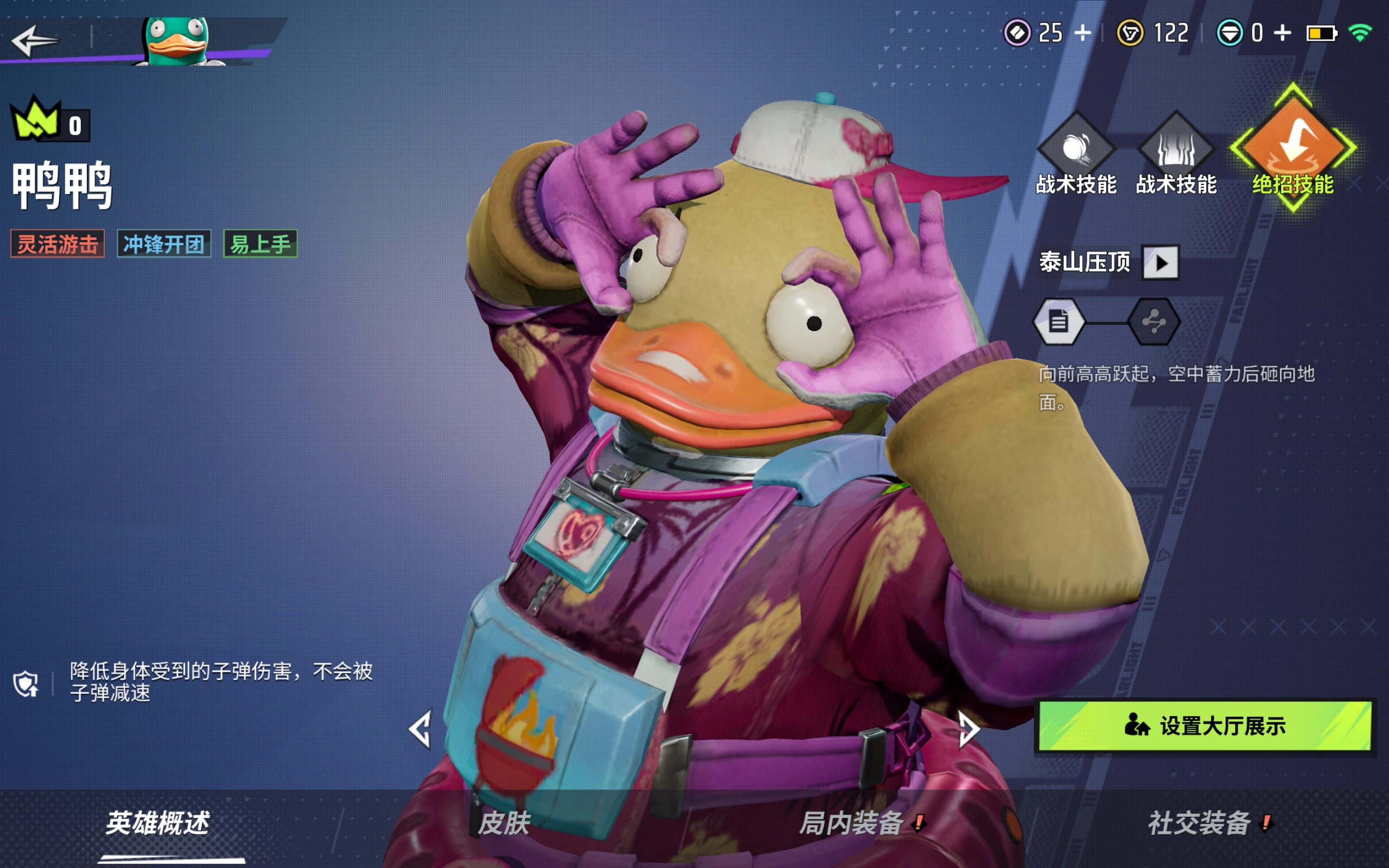
Task: Go back using the arrow button
Action: click(34, 40)
